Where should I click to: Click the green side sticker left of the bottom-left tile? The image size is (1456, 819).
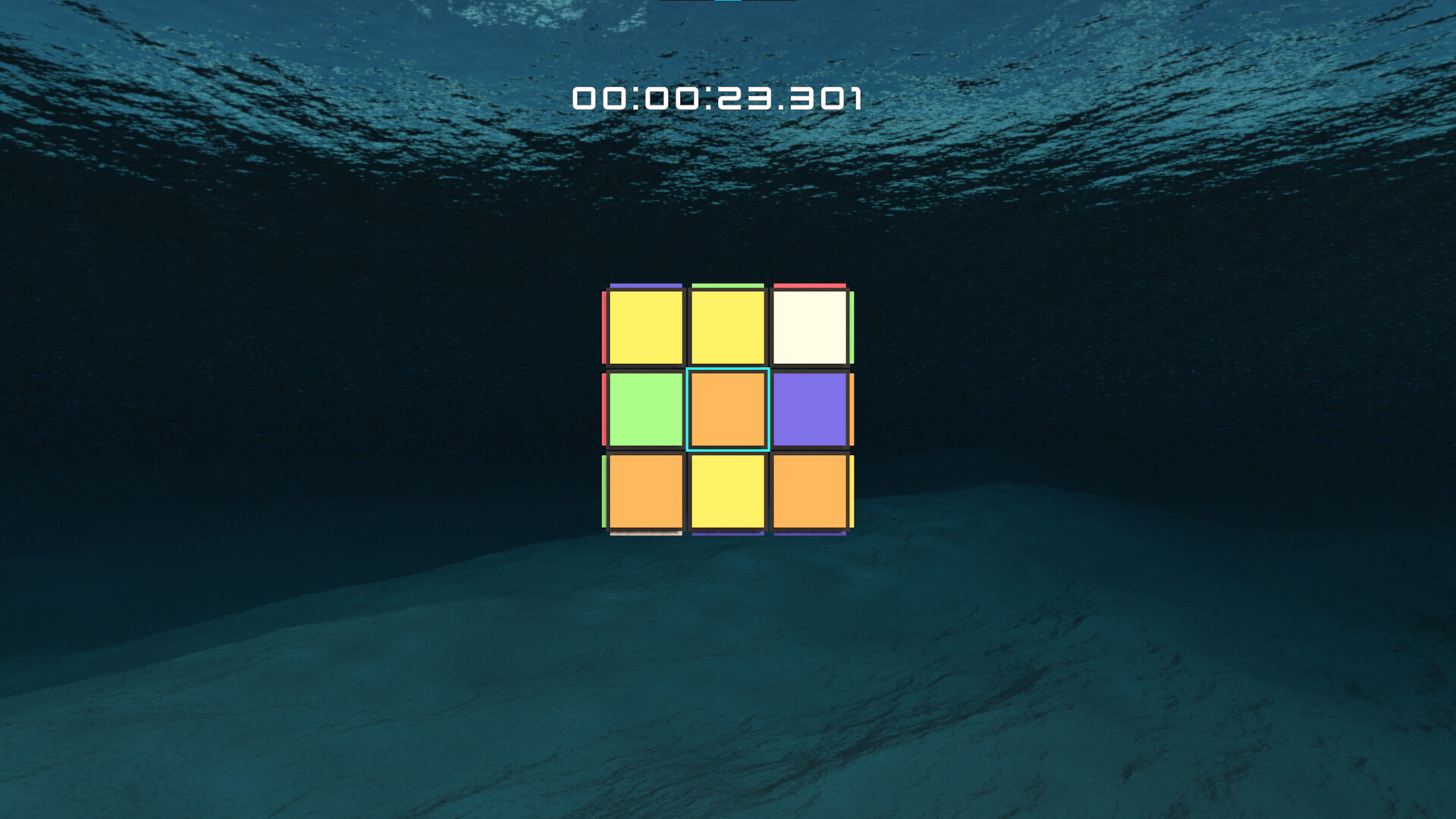tap(605, 491)
